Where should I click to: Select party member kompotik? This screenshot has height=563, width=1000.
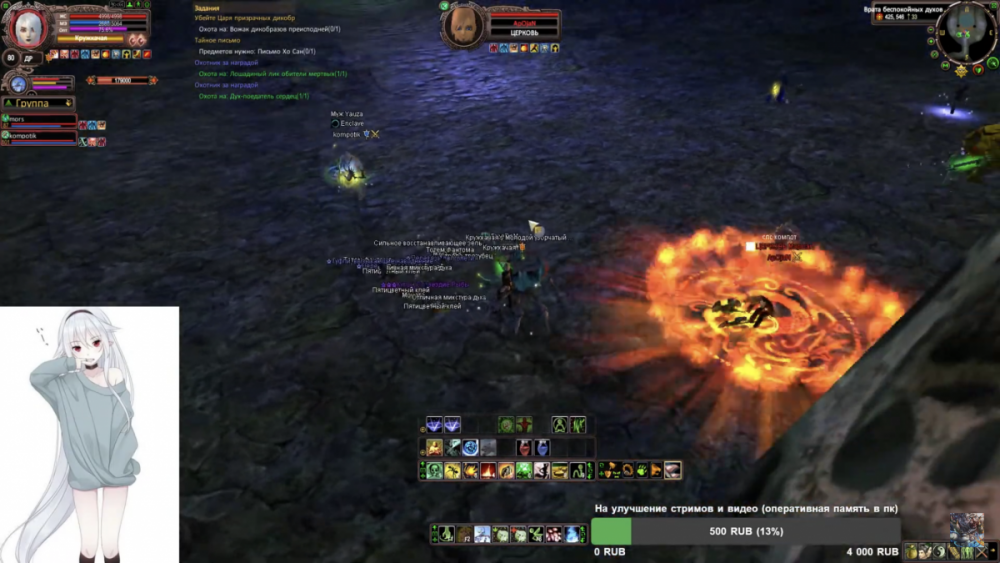point(40,136)
